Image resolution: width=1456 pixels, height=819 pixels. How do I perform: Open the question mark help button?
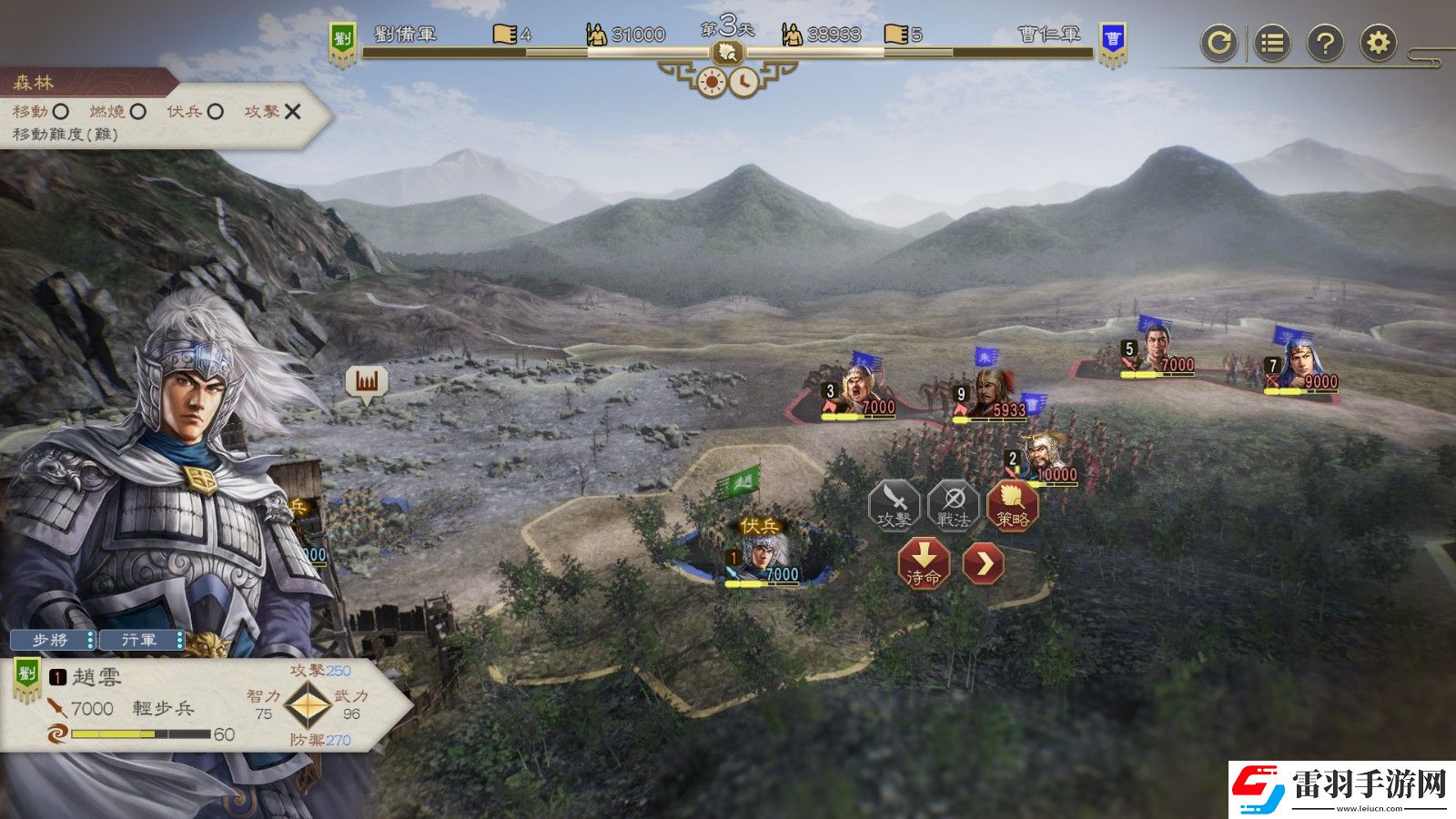pos(1325,43)
